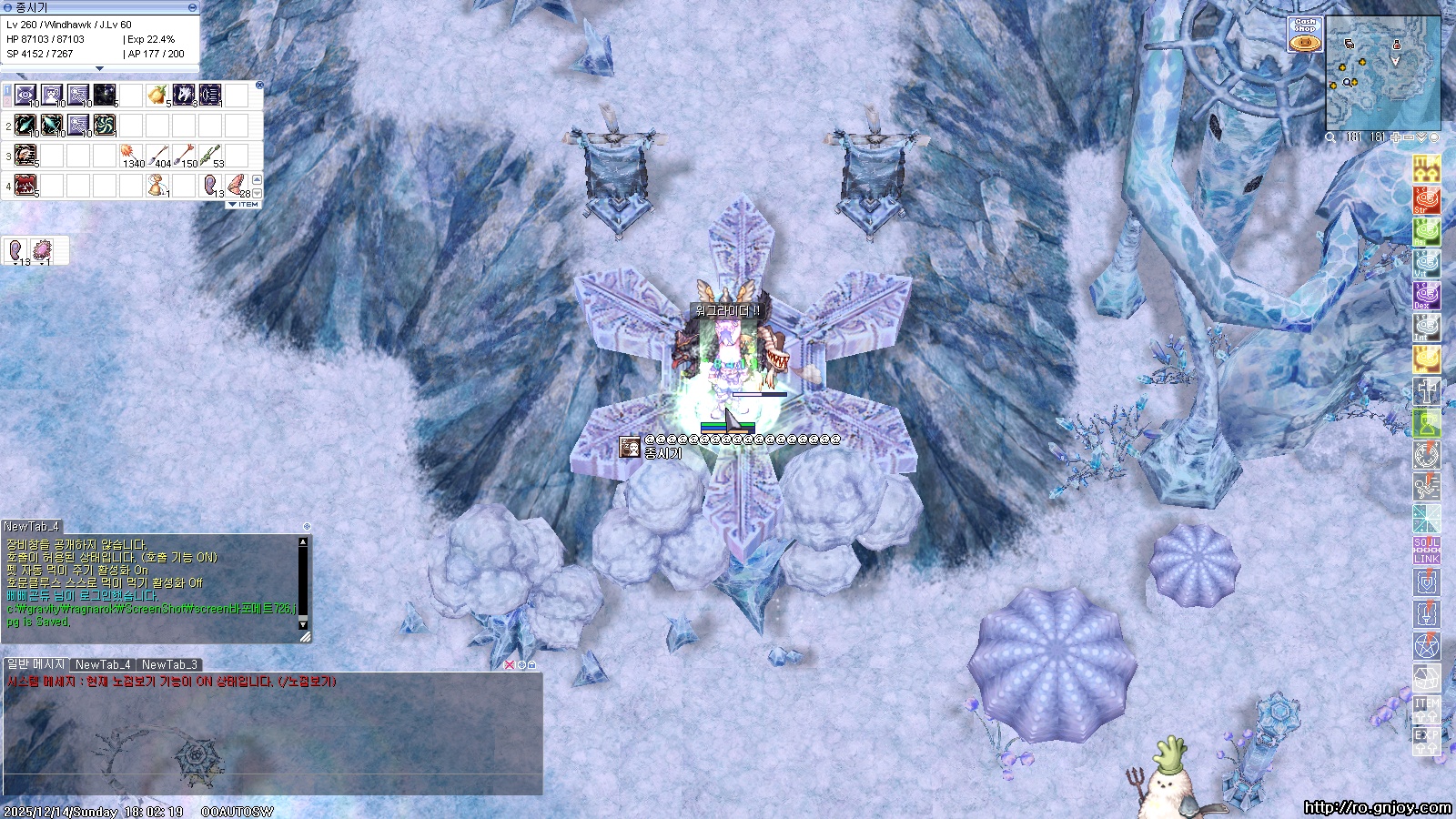Viewport: 1456px width, 819px height.
Task: Zoom in the minimap with plus button
Action: tap(1396, 137)
